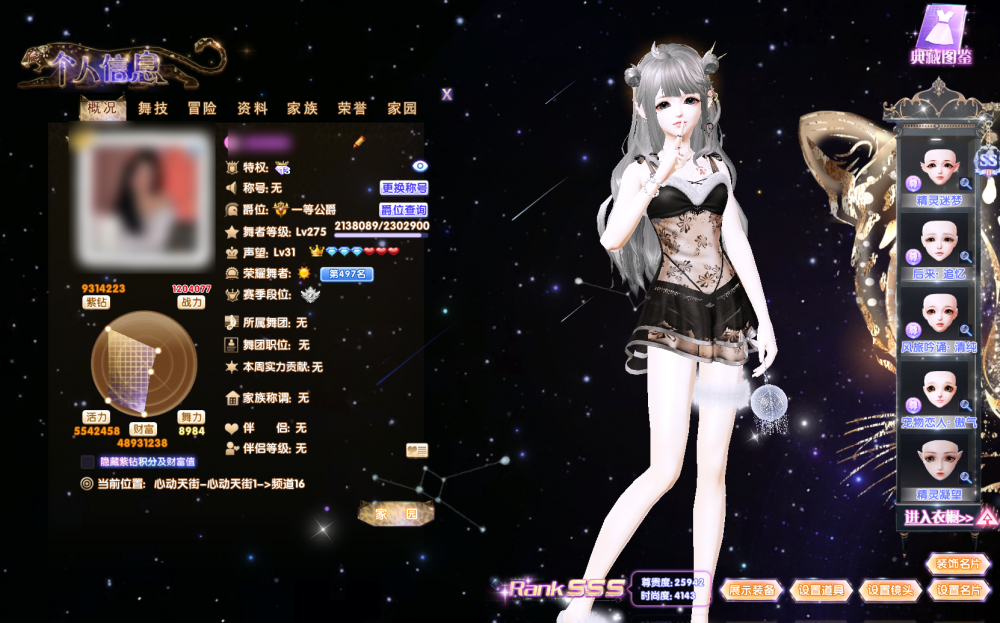This screenshot has width=1000, height=623.
Task: Open the 装饰名片 option
Action: (958, 565)
